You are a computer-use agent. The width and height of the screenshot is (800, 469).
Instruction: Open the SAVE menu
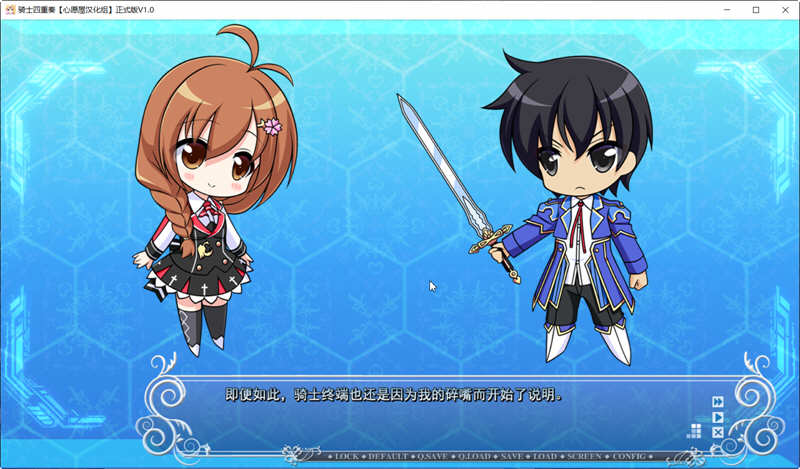tap(513, 456)
